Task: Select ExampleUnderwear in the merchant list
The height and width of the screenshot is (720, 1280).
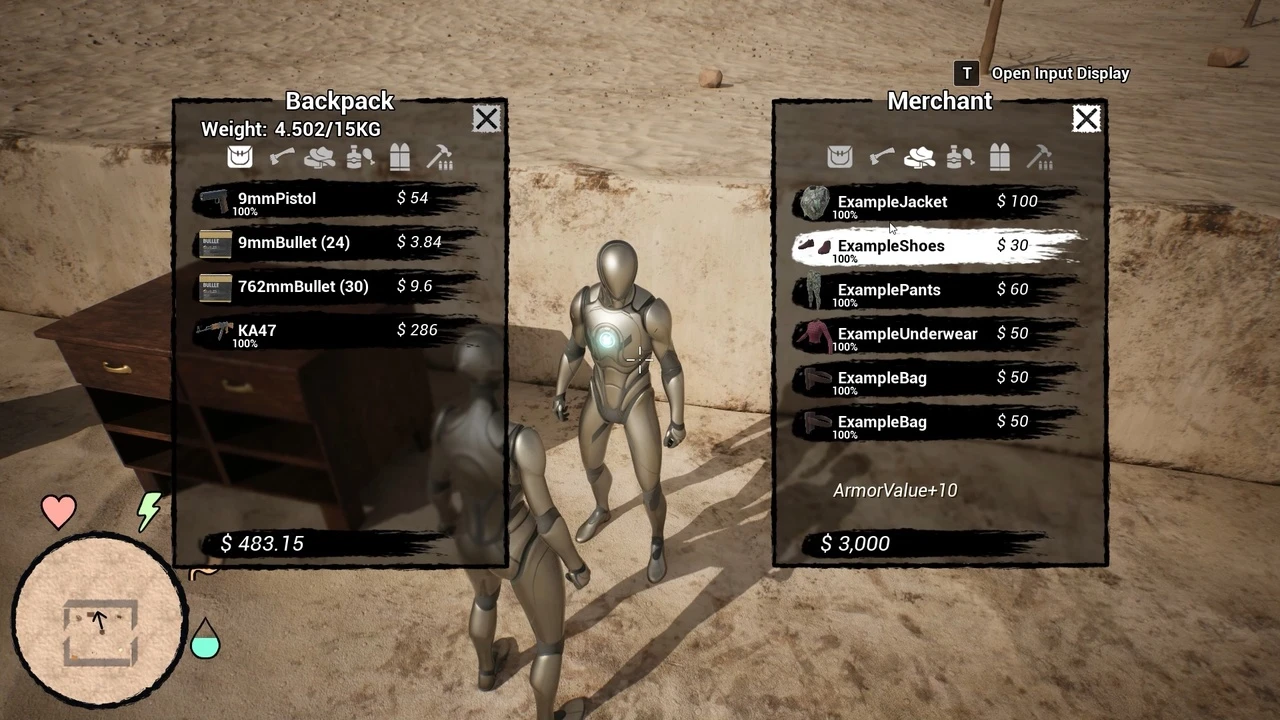Action: pos(935,335)
